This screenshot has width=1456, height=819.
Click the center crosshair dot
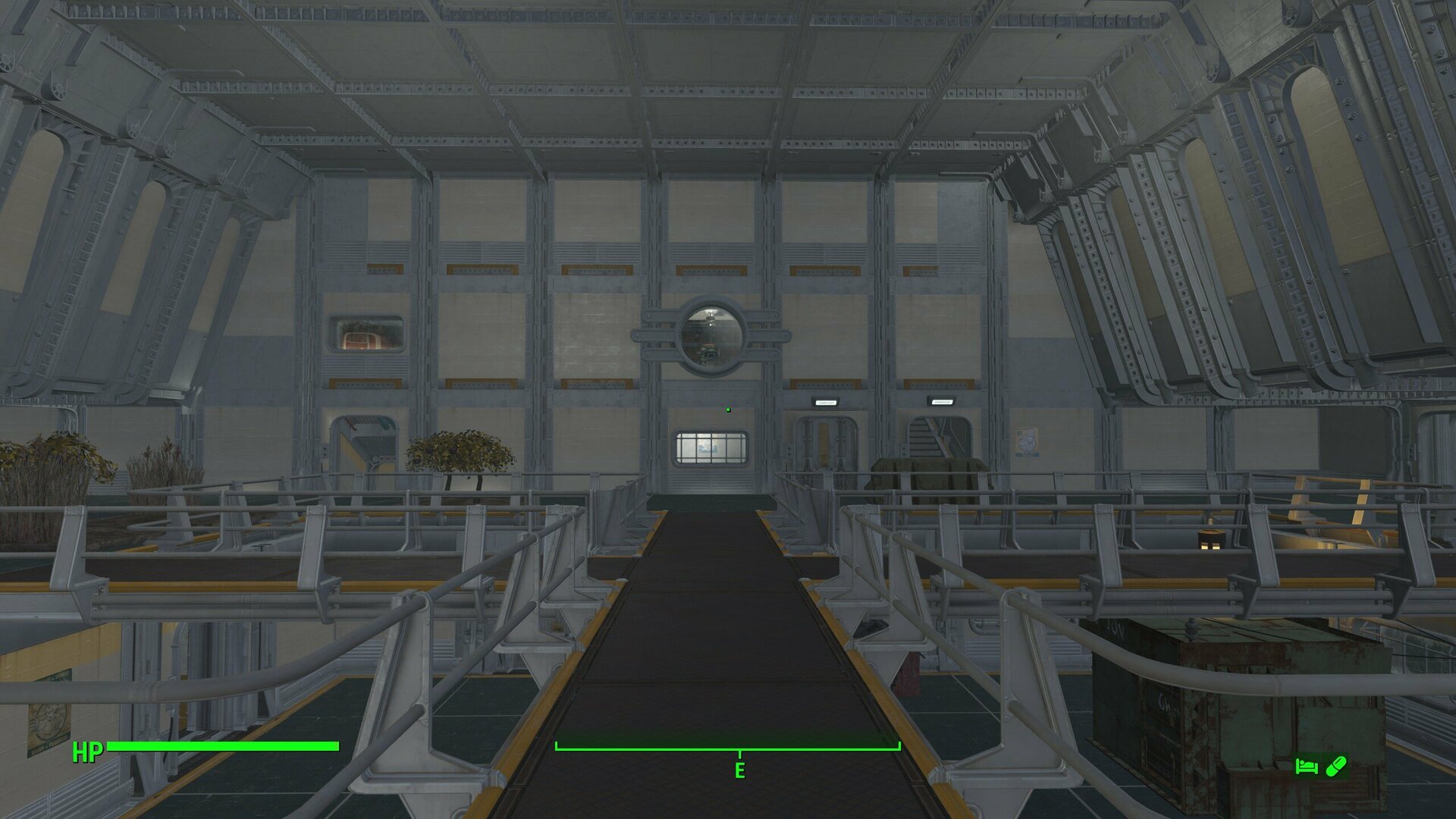(727, 409)
